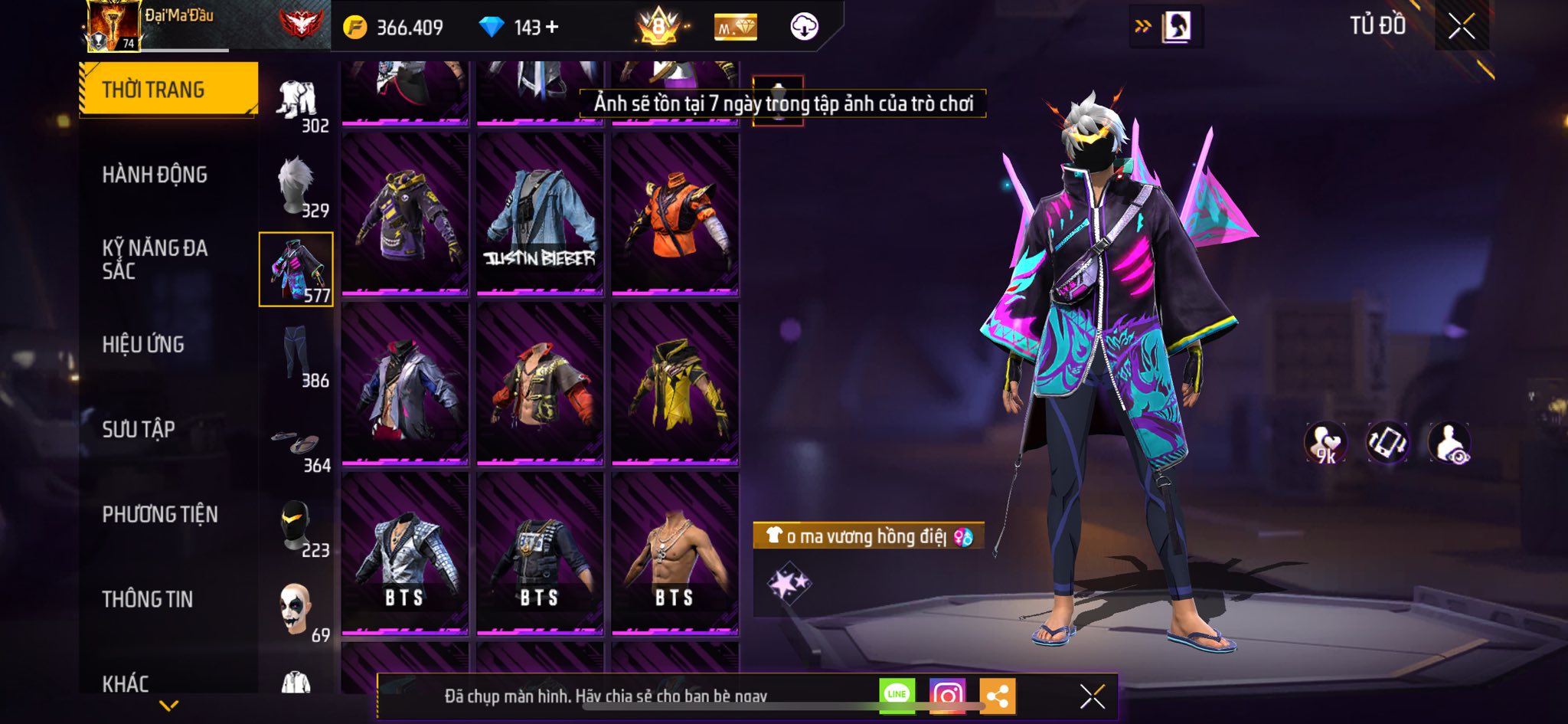This screenshot has width=1568, height=724.
Task: Select the white hair category icon
Action: (x=296, y=185)
